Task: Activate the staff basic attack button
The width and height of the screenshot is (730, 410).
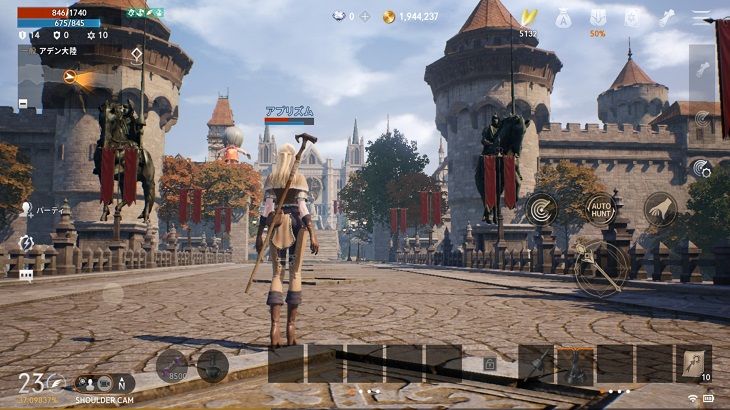Action: pos(600,266)
